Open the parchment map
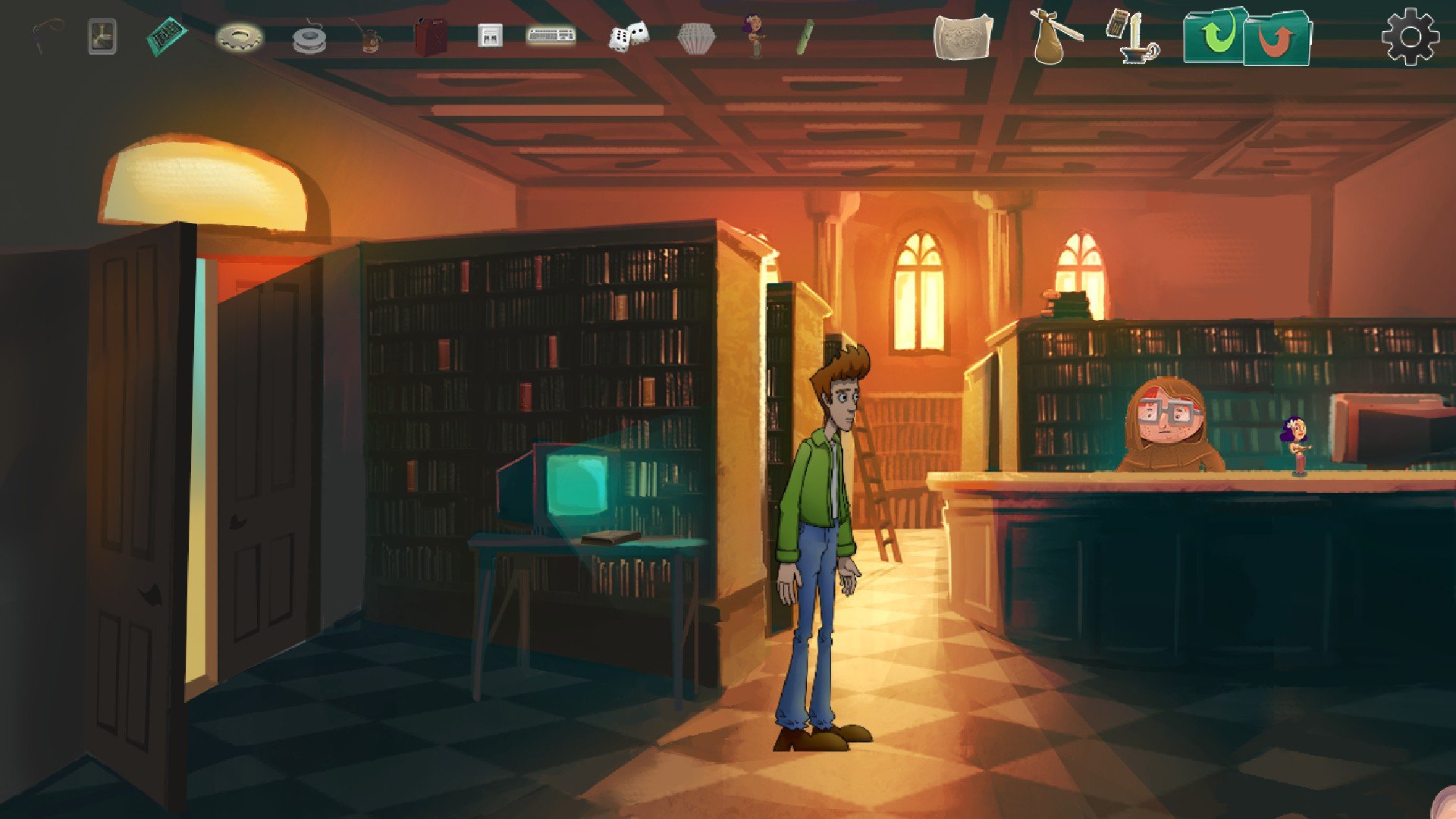 click(963, 36)
